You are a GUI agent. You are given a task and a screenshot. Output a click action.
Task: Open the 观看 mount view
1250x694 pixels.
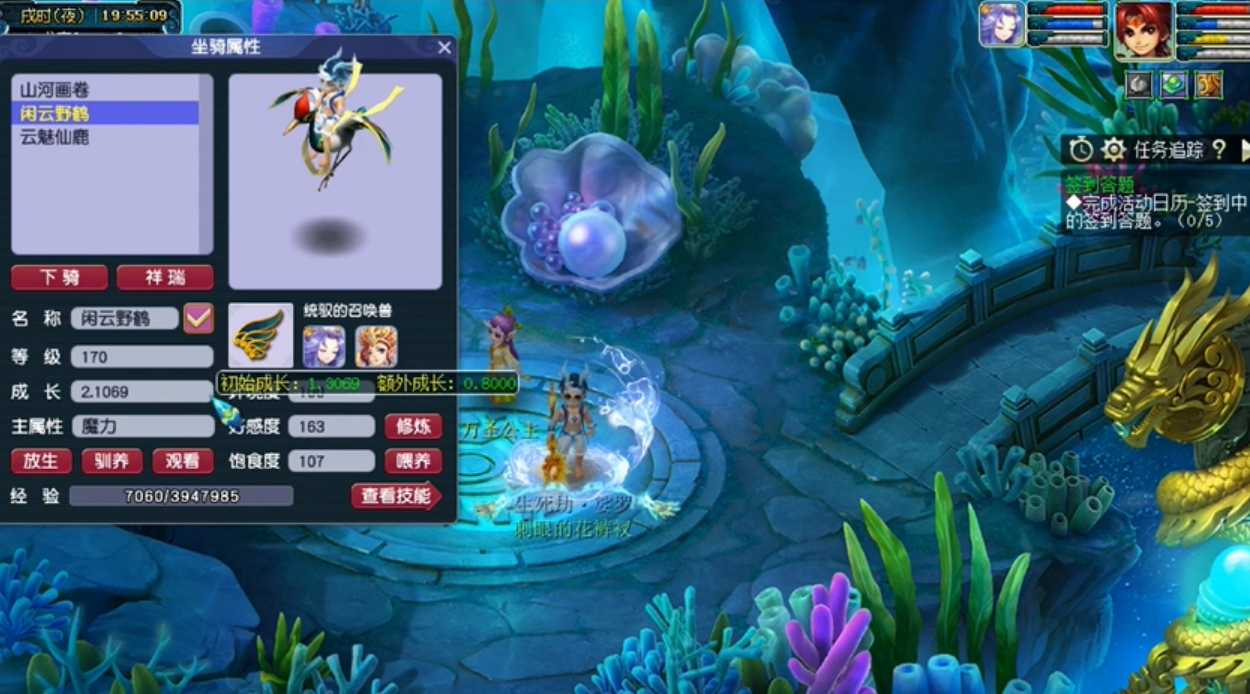[182, 461]
